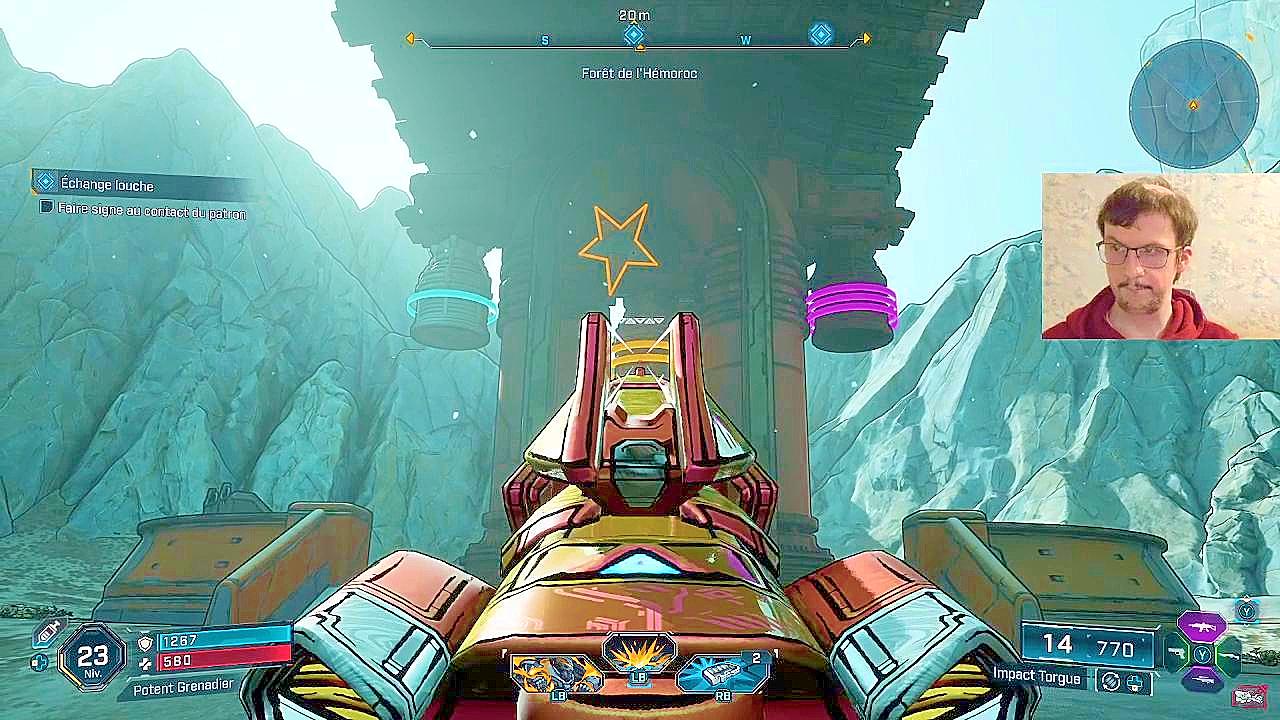1280x720 pixels.
Task: Select the sniper rifle weapon slot
Action: [x=1202, y=679]
